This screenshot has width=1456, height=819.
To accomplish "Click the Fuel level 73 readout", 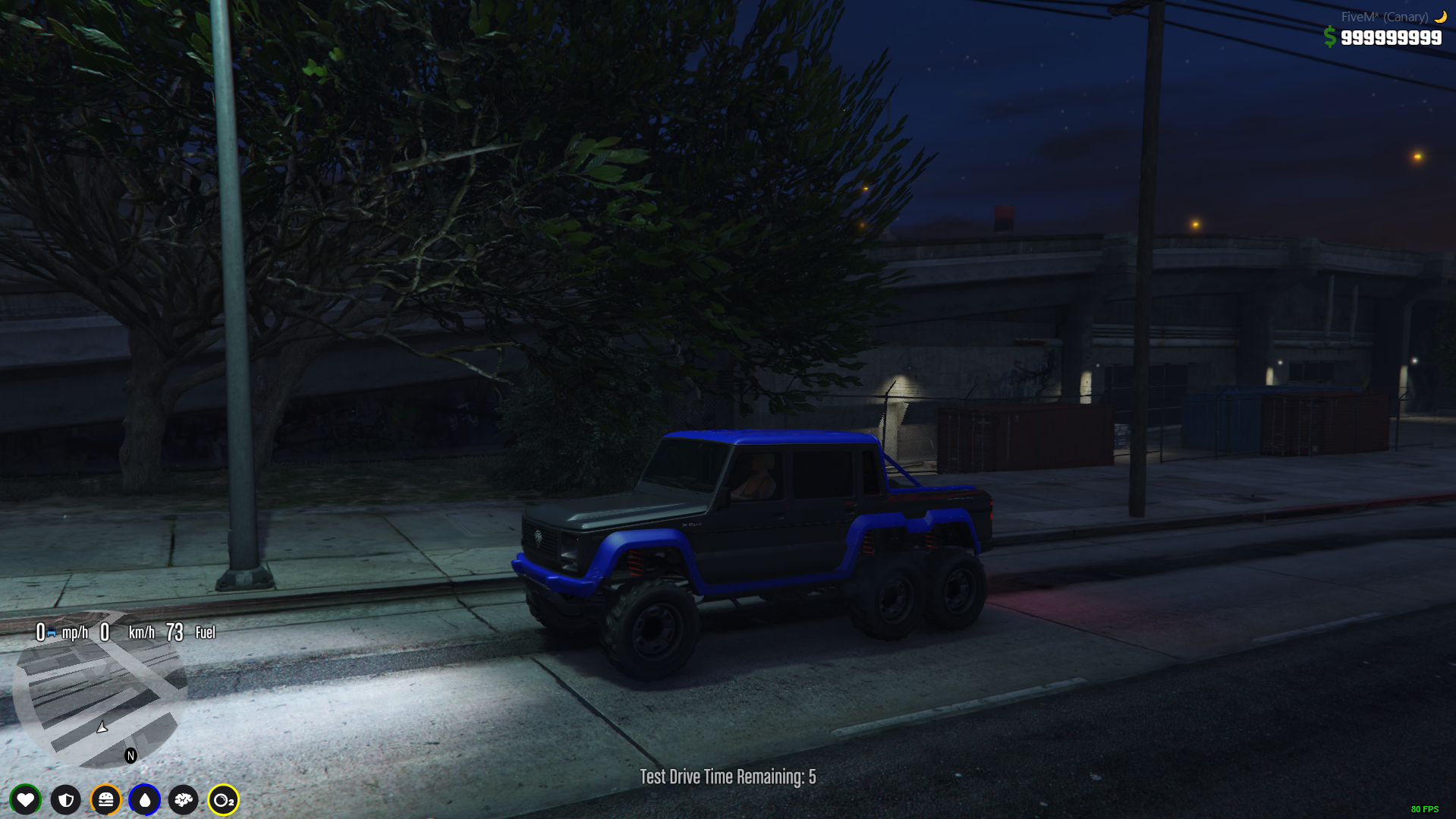I will 176,632.
